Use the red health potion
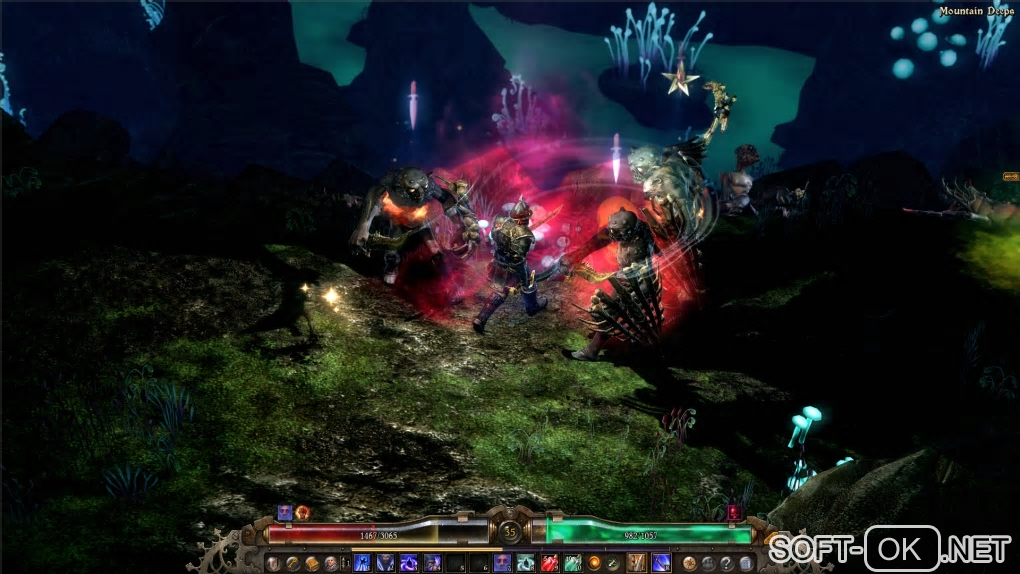Screen dimensions: 1020x574 pos(550,563)
